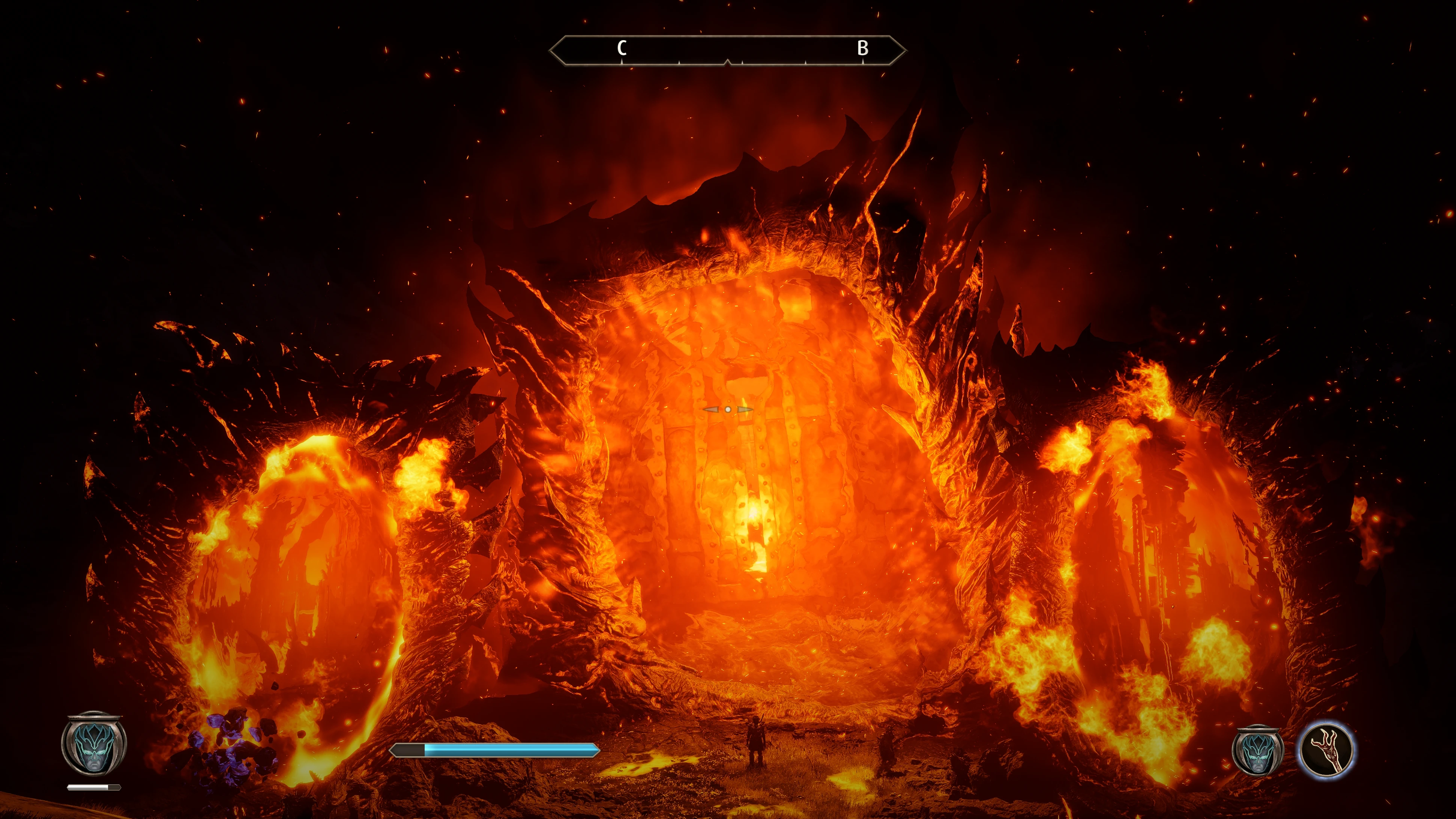Select the glowing clawed staff icon
The width and height of the screenshot is (1456, 819).
pos(1325,751)
